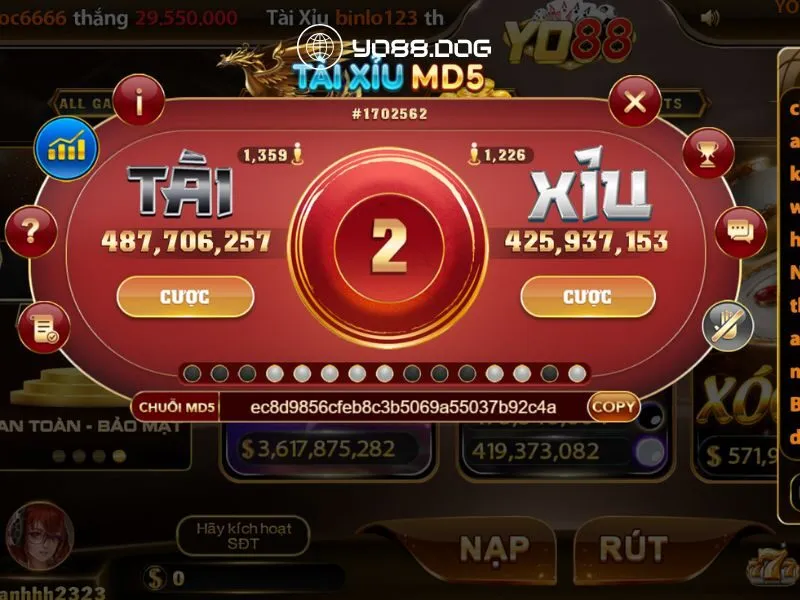Image resolution: width=800 pixels, height=600 pixels.
Task: Toggle the sound speaker icon
Action: (710, 18)
